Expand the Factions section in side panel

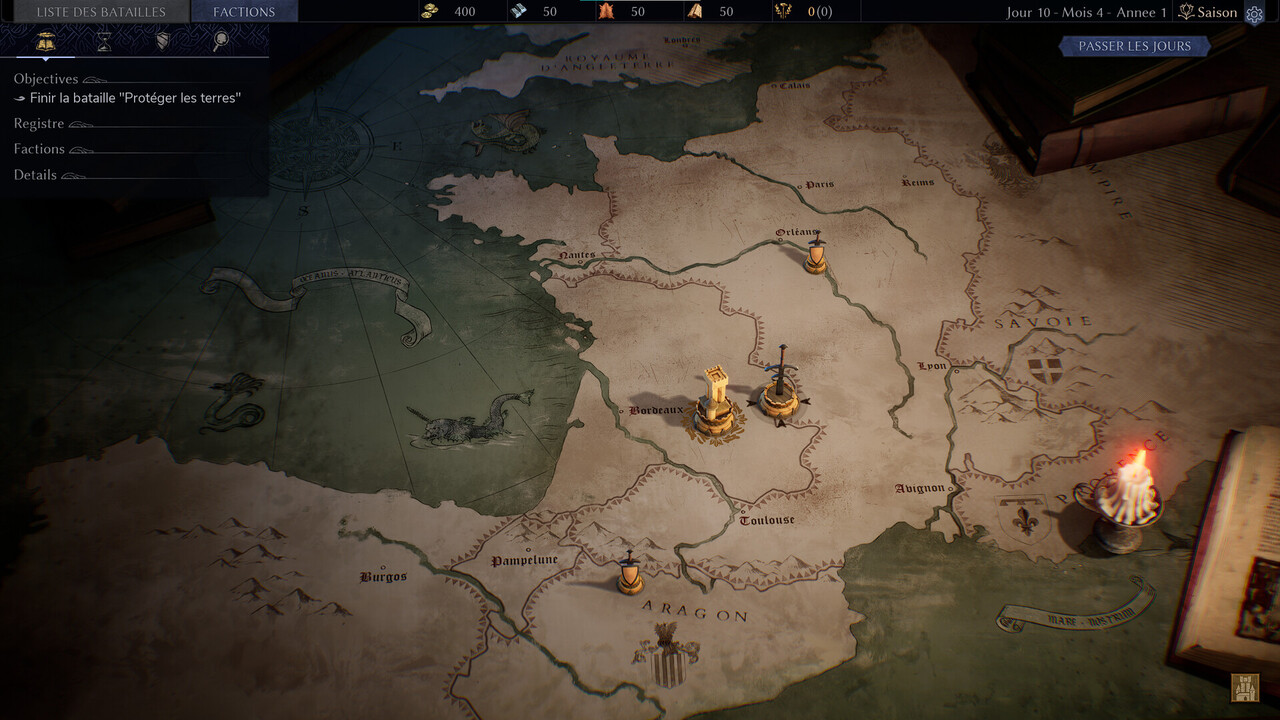click(x=39, y=149)
